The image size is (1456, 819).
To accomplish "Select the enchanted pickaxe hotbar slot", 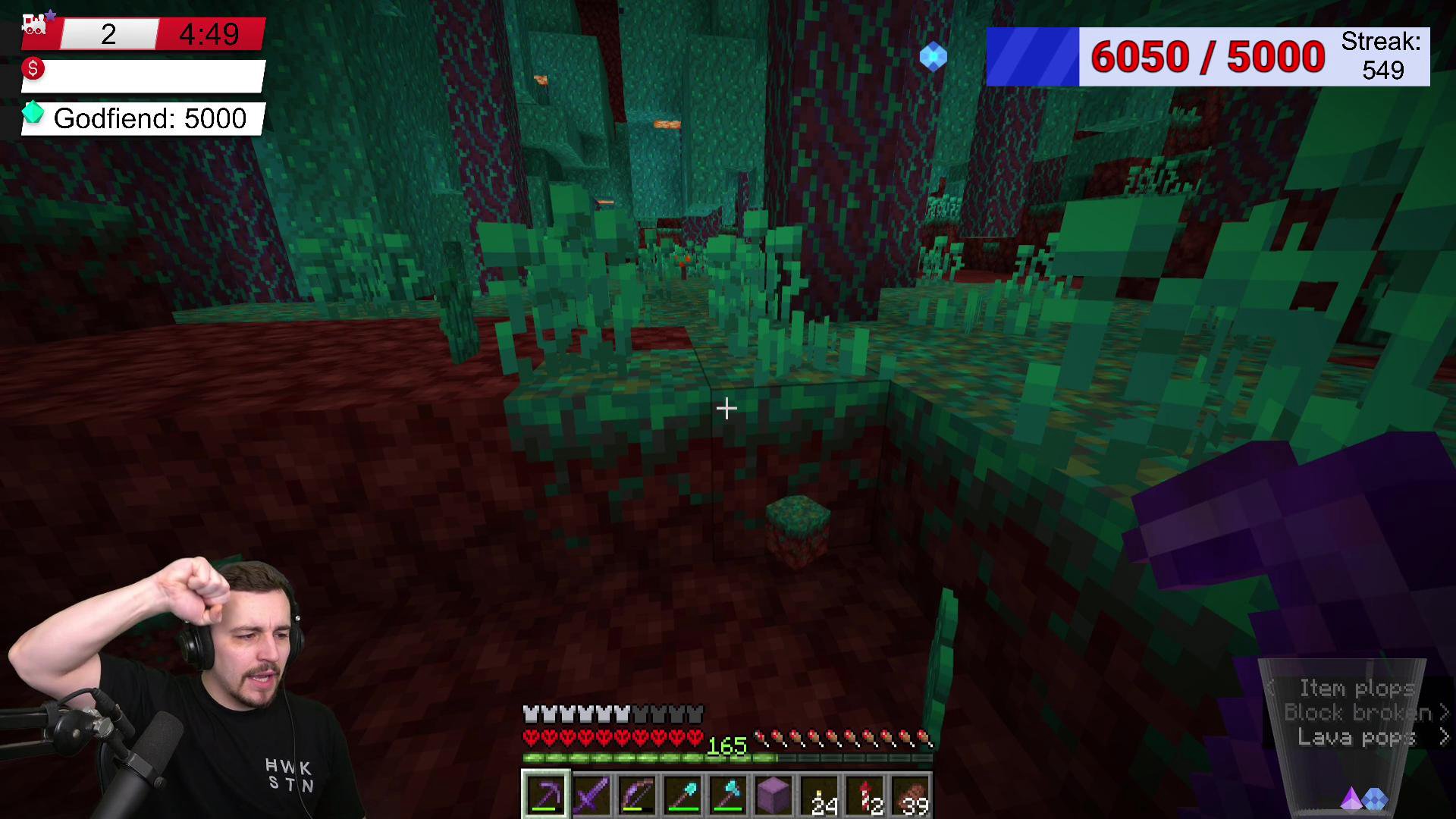I will 545,795.
